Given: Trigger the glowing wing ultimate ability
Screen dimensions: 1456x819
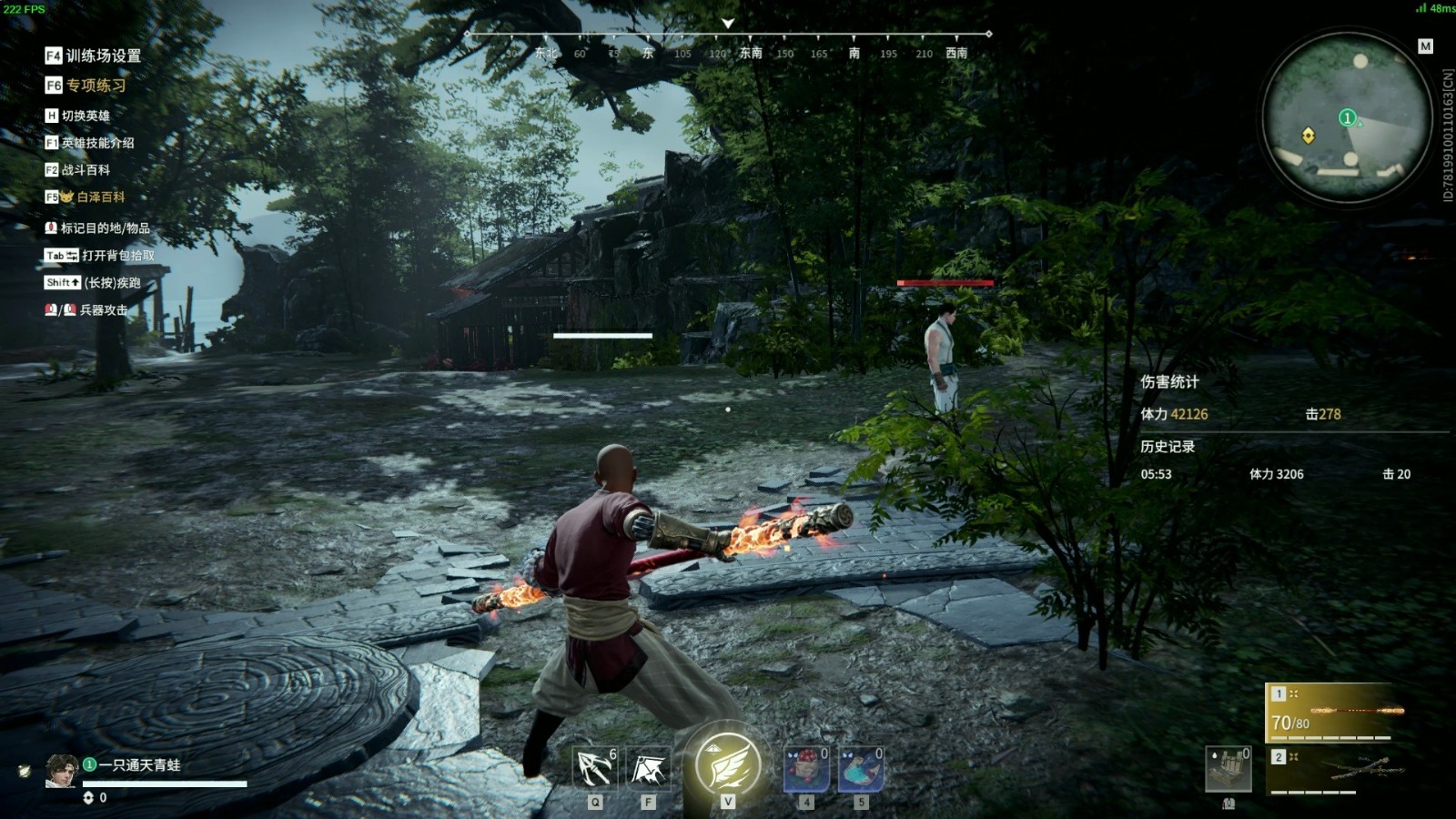Looking at the screenshot, I should 727,763.
